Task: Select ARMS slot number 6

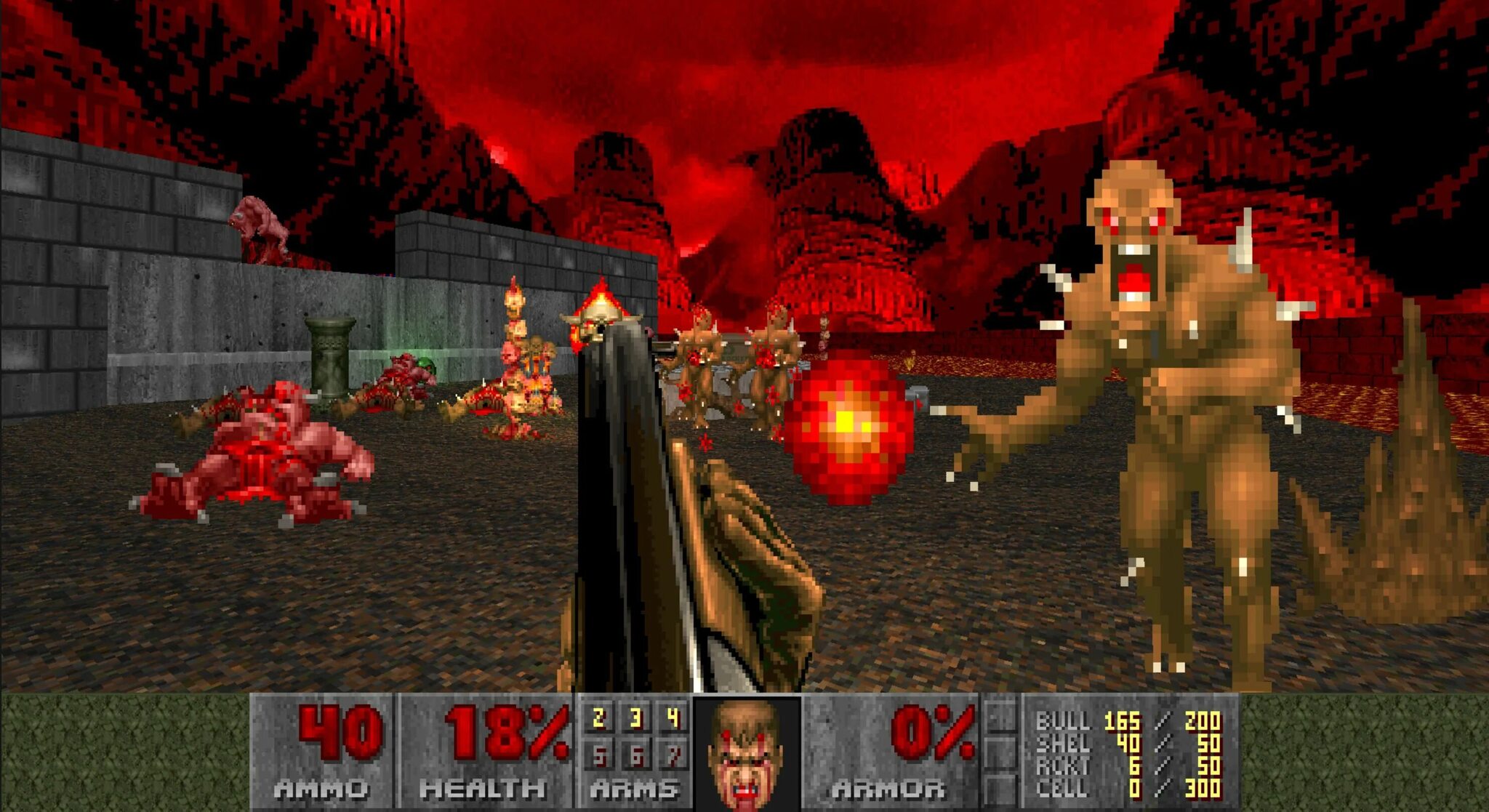Action: tap(636, 757)
